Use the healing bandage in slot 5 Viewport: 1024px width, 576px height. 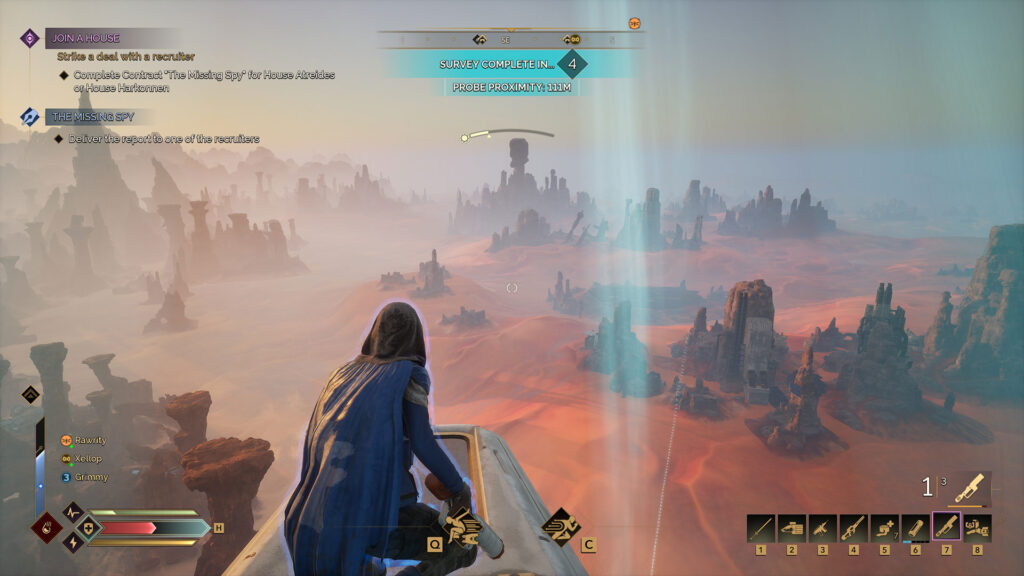(884, 527)
